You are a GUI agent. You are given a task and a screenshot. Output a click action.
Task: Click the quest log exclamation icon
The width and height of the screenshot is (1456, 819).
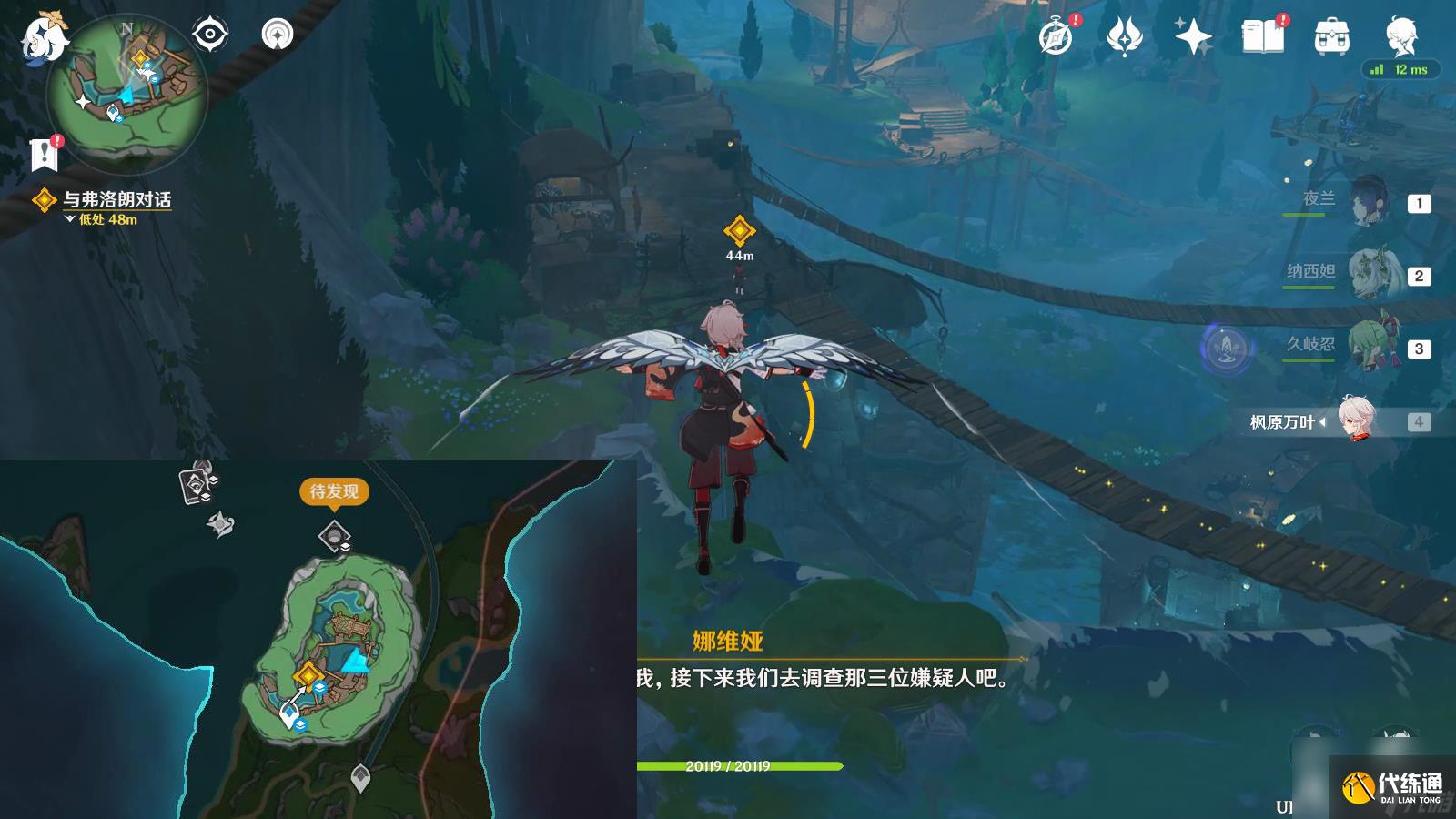(44, 154)
